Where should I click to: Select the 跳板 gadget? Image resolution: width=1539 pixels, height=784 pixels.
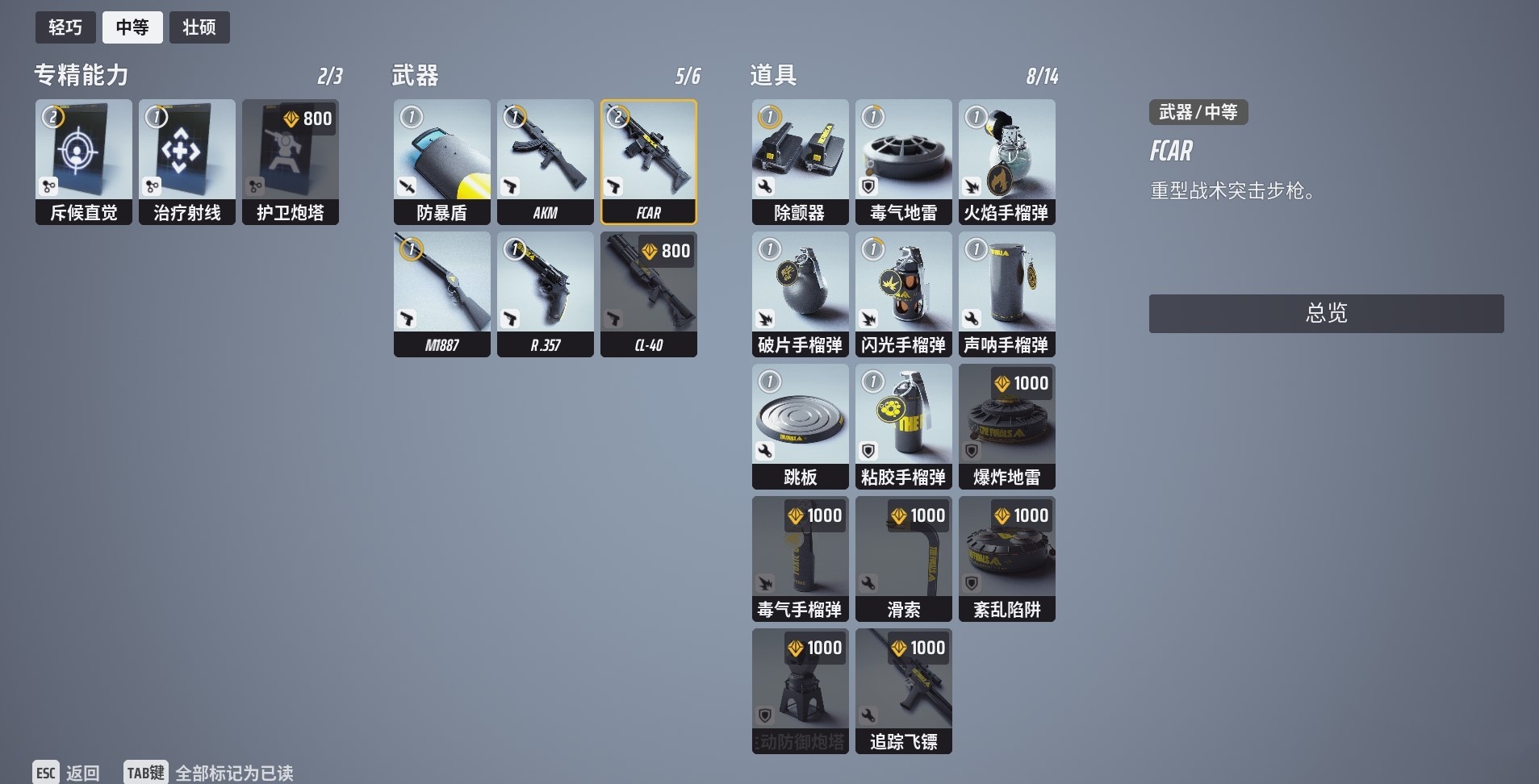pyautogui.click(x=800, y=426)
